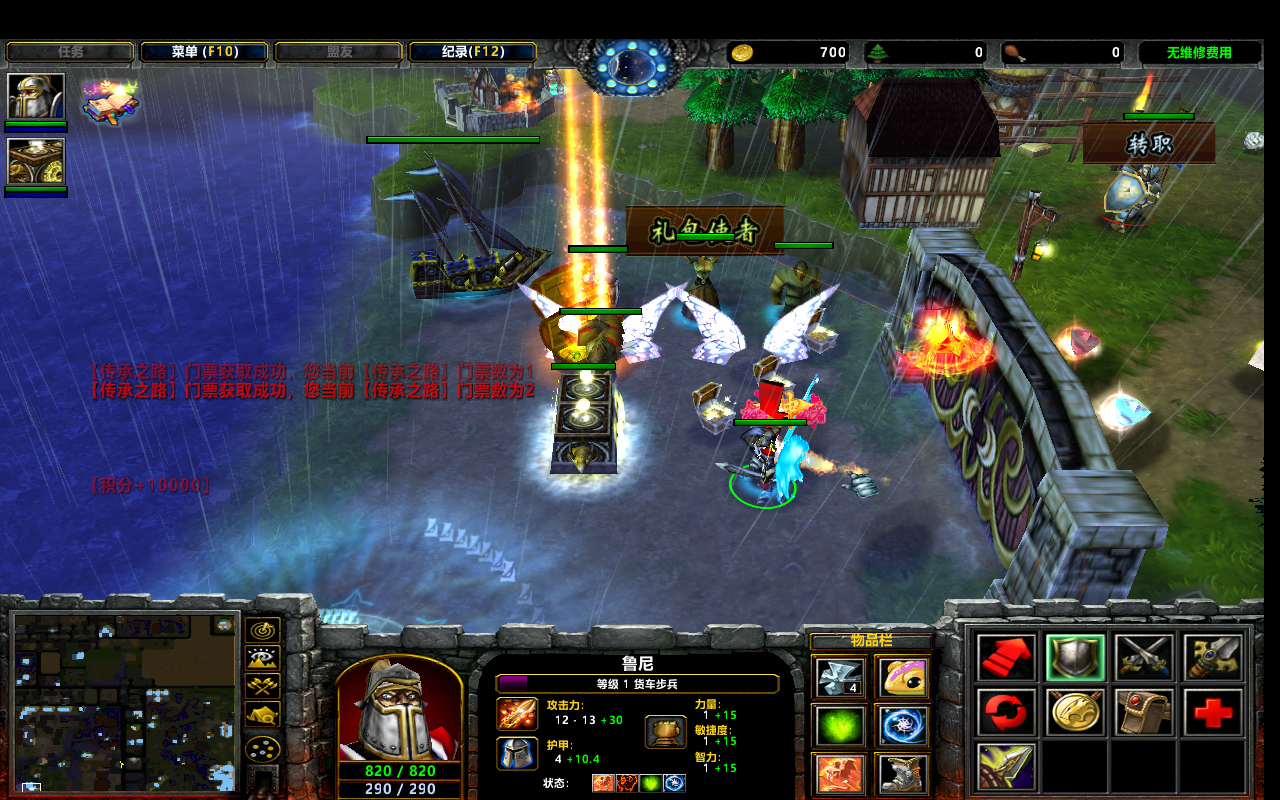Activate the minimap signal ping button
Image resolution: width=1280 pixels, height=800 pixels.
tap(263, 630)
